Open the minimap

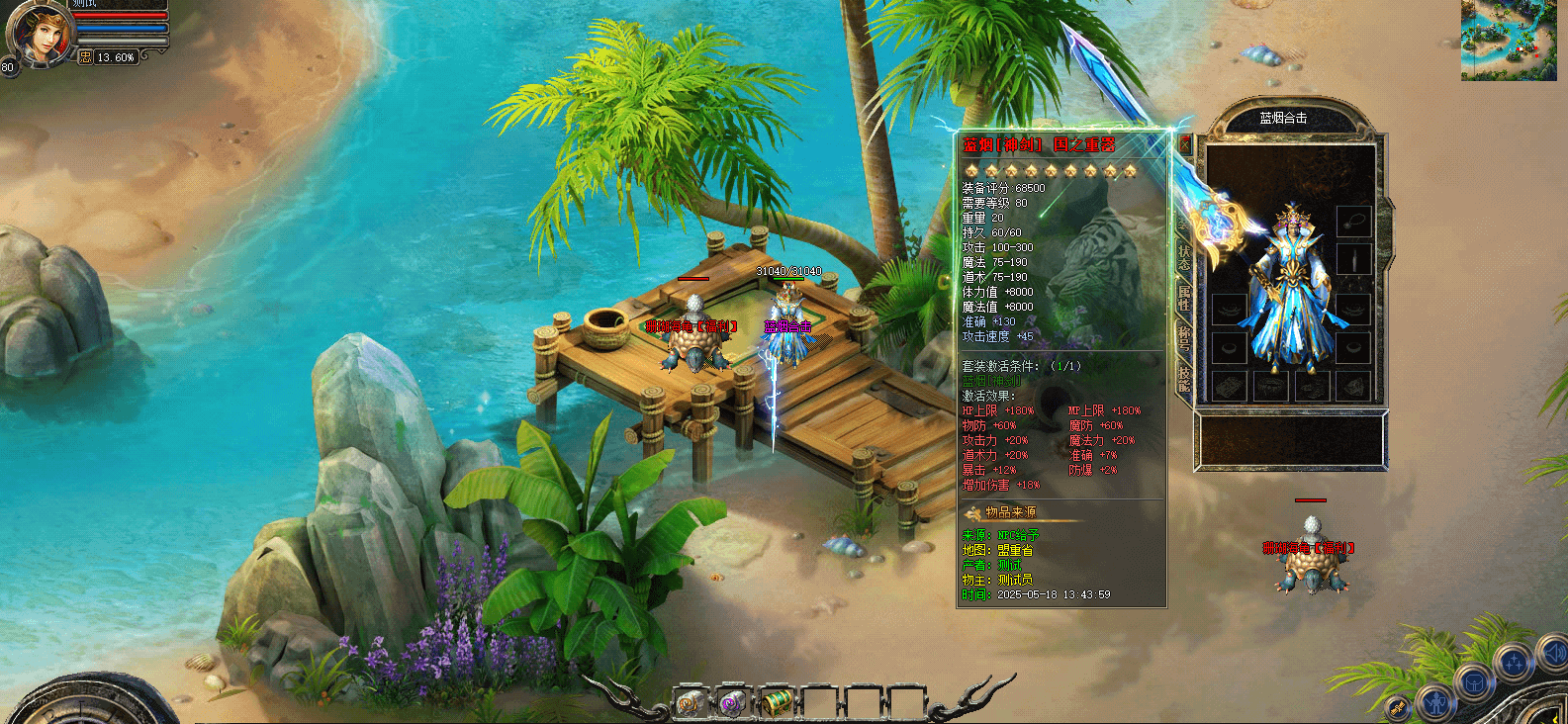point(1509,40)
